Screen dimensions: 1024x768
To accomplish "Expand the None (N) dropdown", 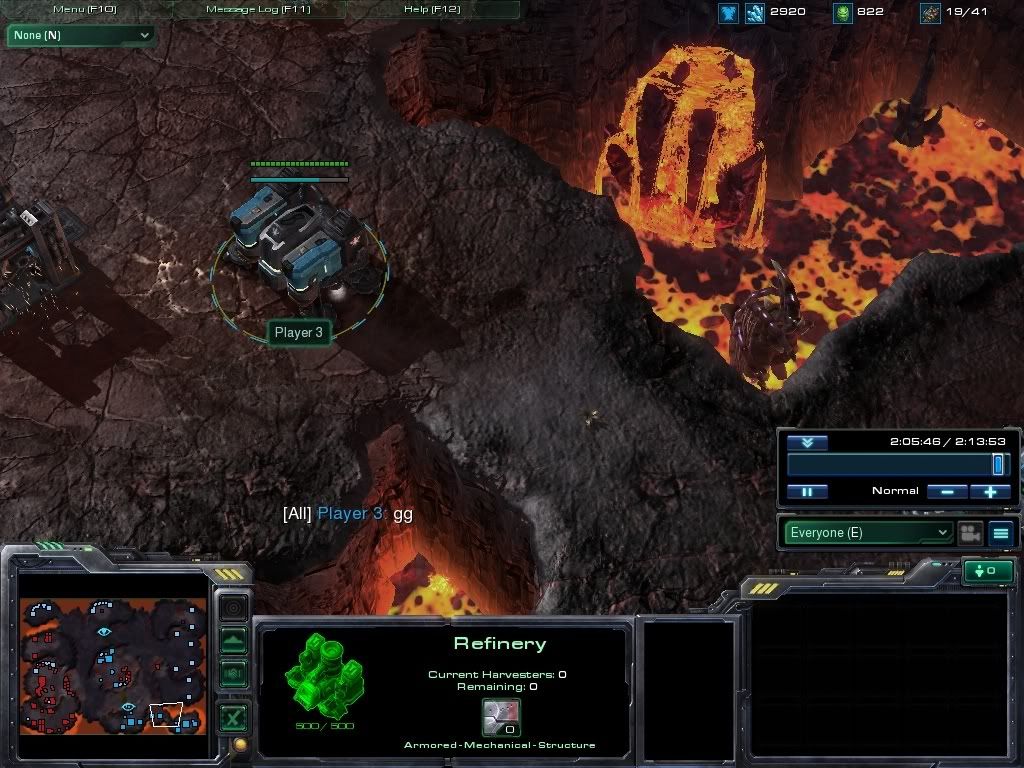I will coord(81,35).
